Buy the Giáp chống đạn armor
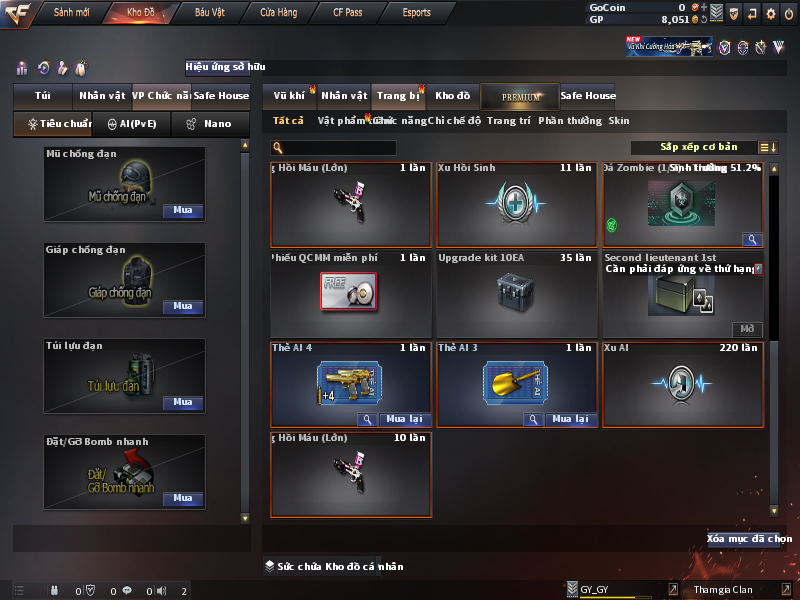 click(182, 307)
